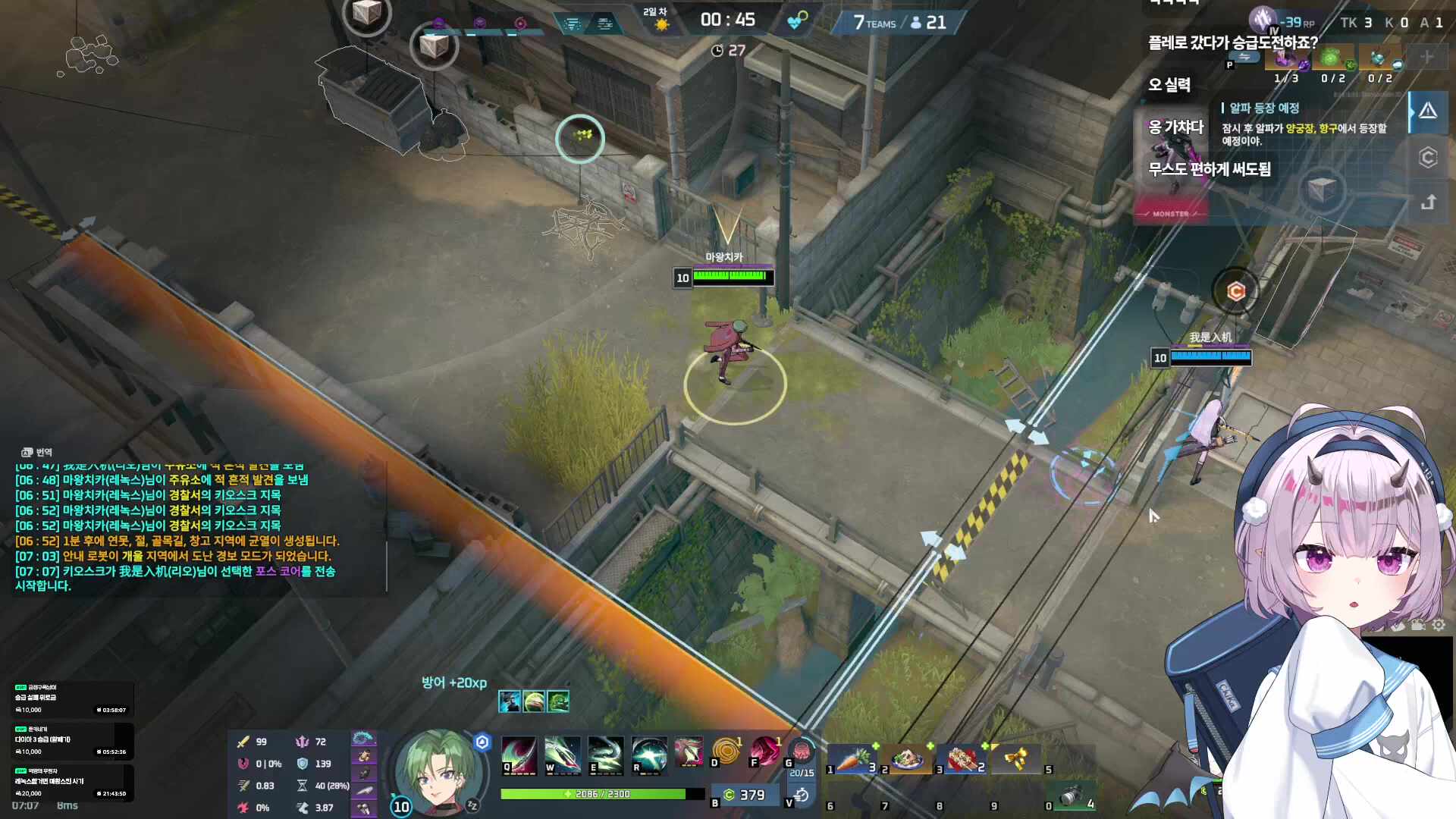Trigger the E skill icon
Viewport: 1456px width, 819px height.
[605, 755]
